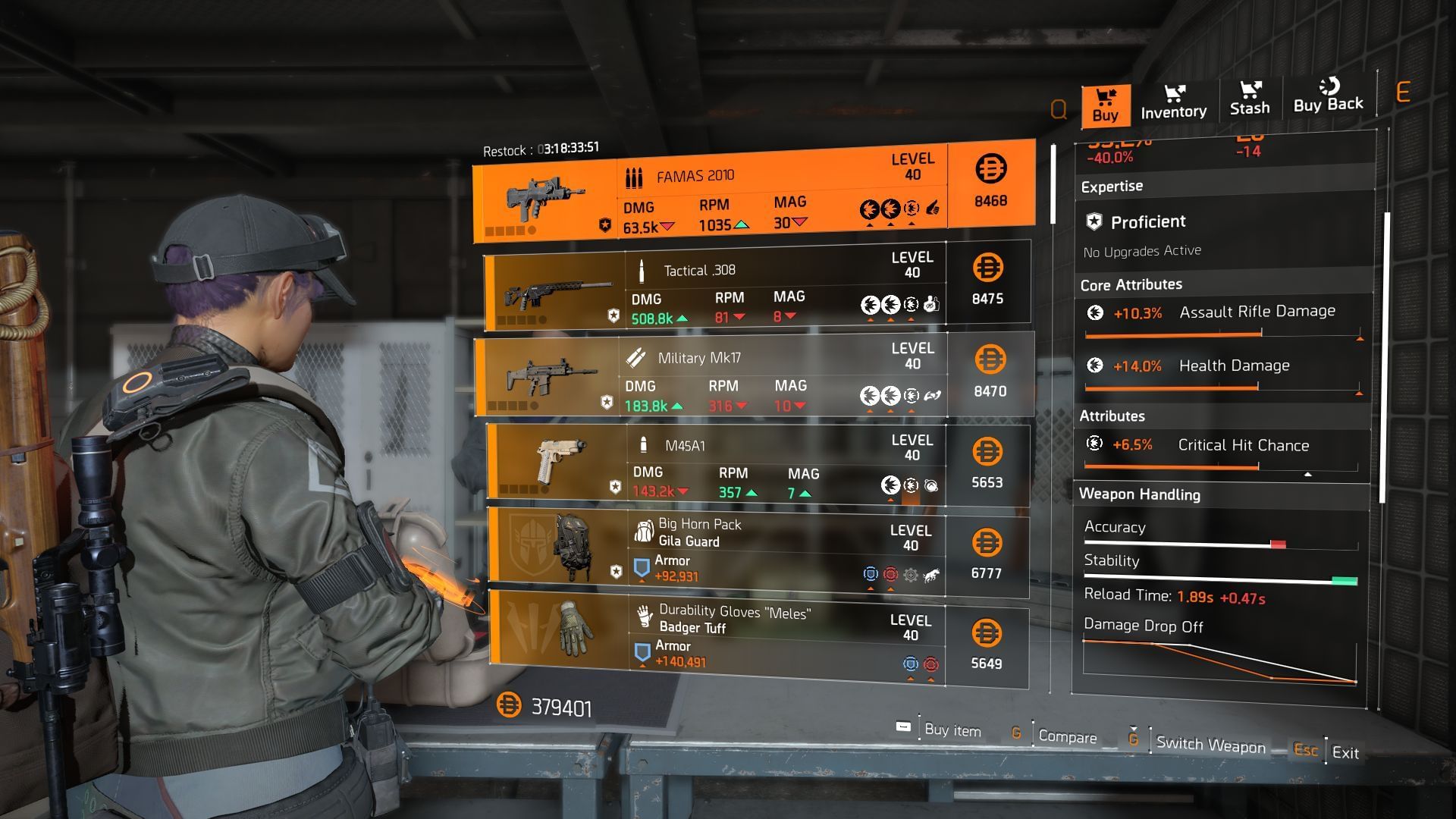Go to the Stash tab

point(1250,100)
